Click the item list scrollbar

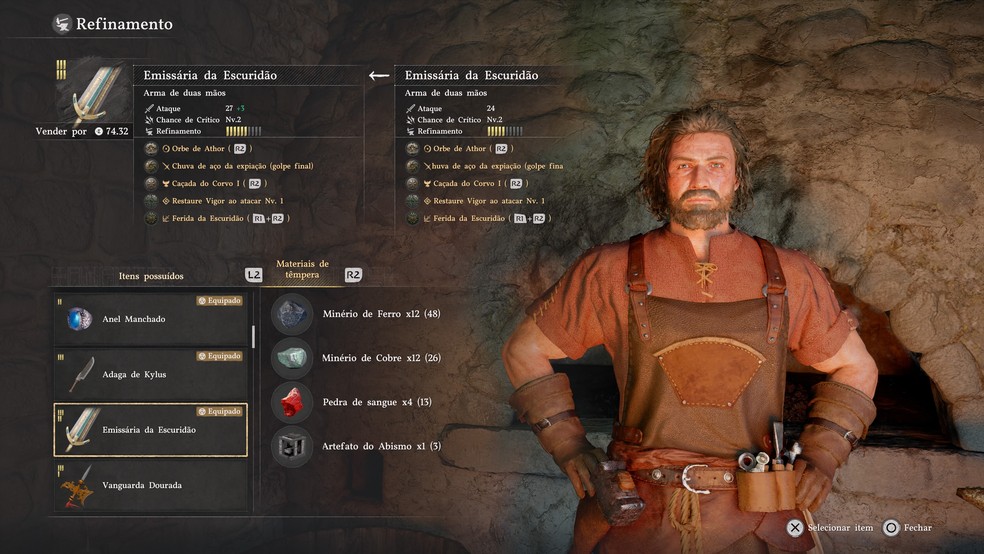click(253, 336)
